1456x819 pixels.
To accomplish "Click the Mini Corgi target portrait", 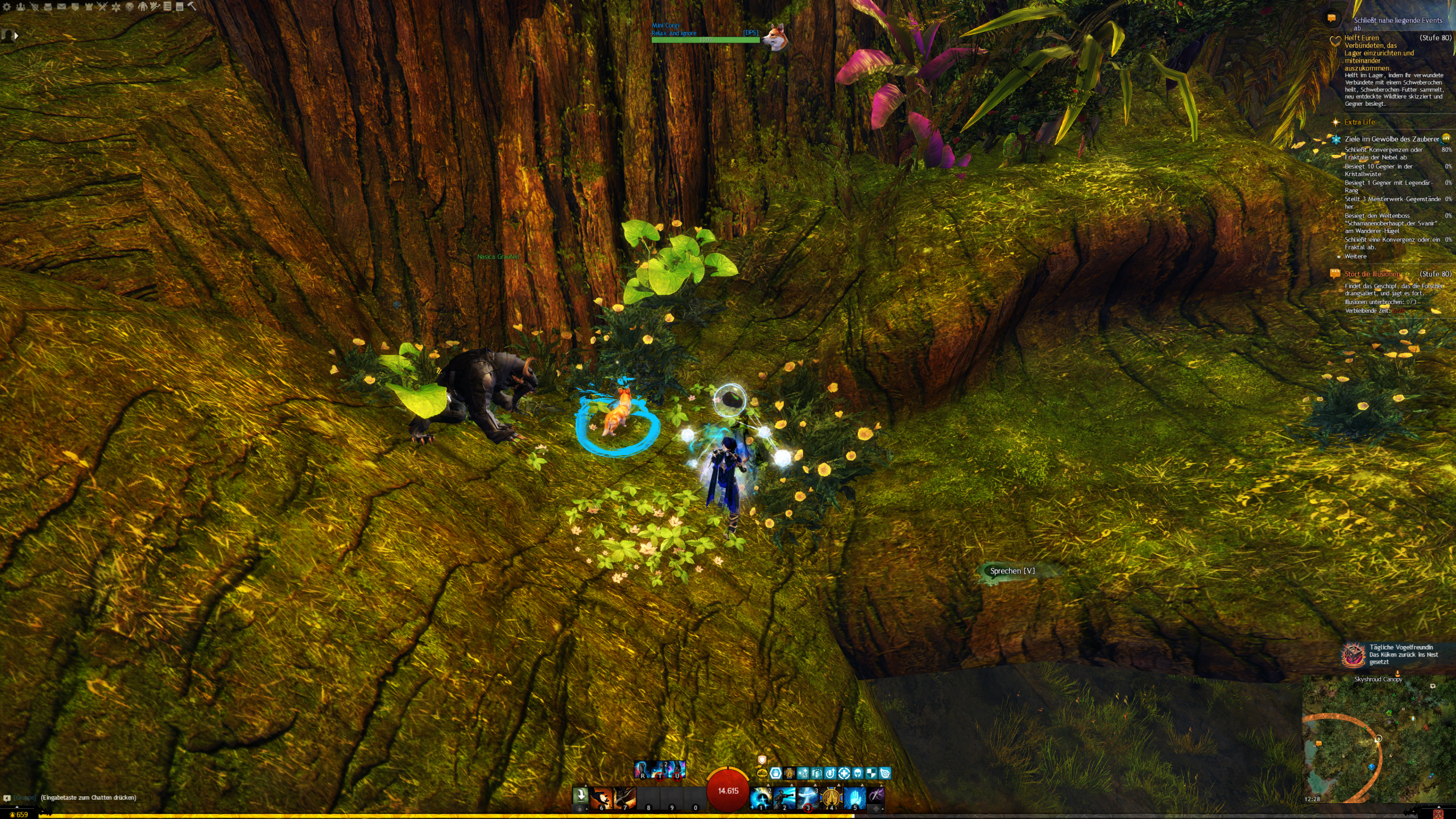I will click(x=774, y=36).
